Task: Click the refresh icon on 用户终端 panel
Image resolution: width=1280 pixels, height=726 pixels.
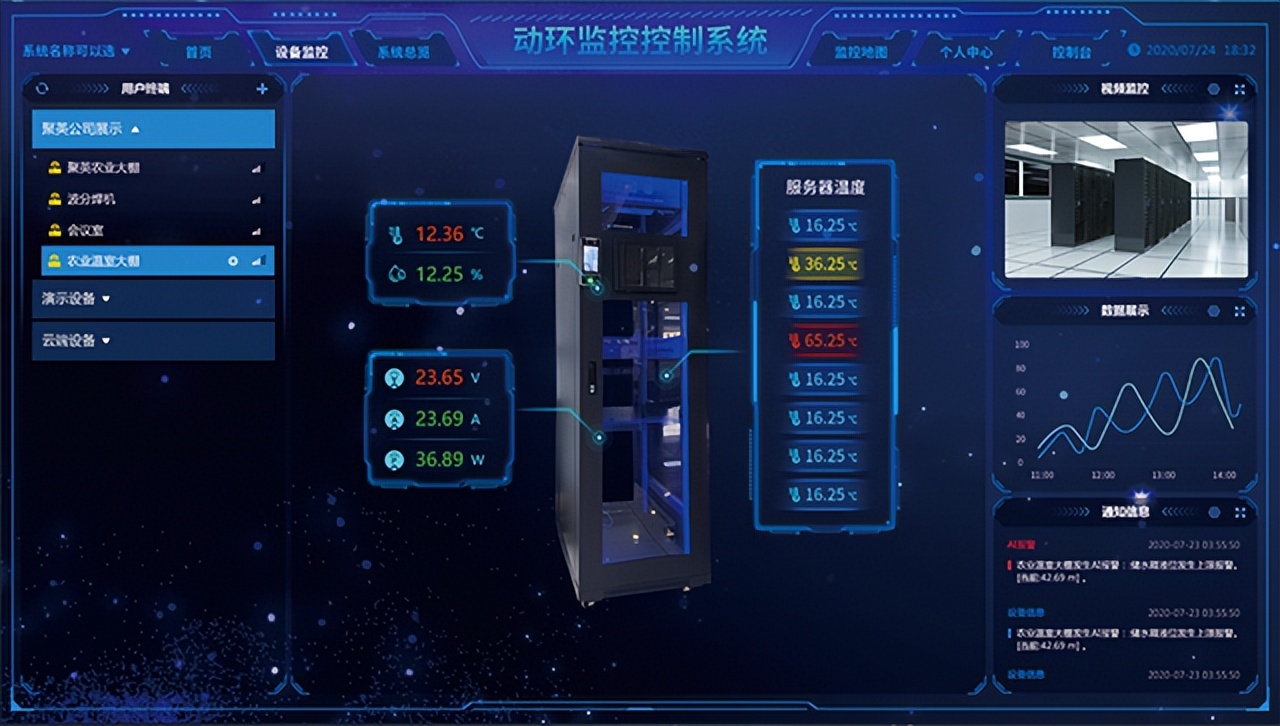Action: [42, 89]
